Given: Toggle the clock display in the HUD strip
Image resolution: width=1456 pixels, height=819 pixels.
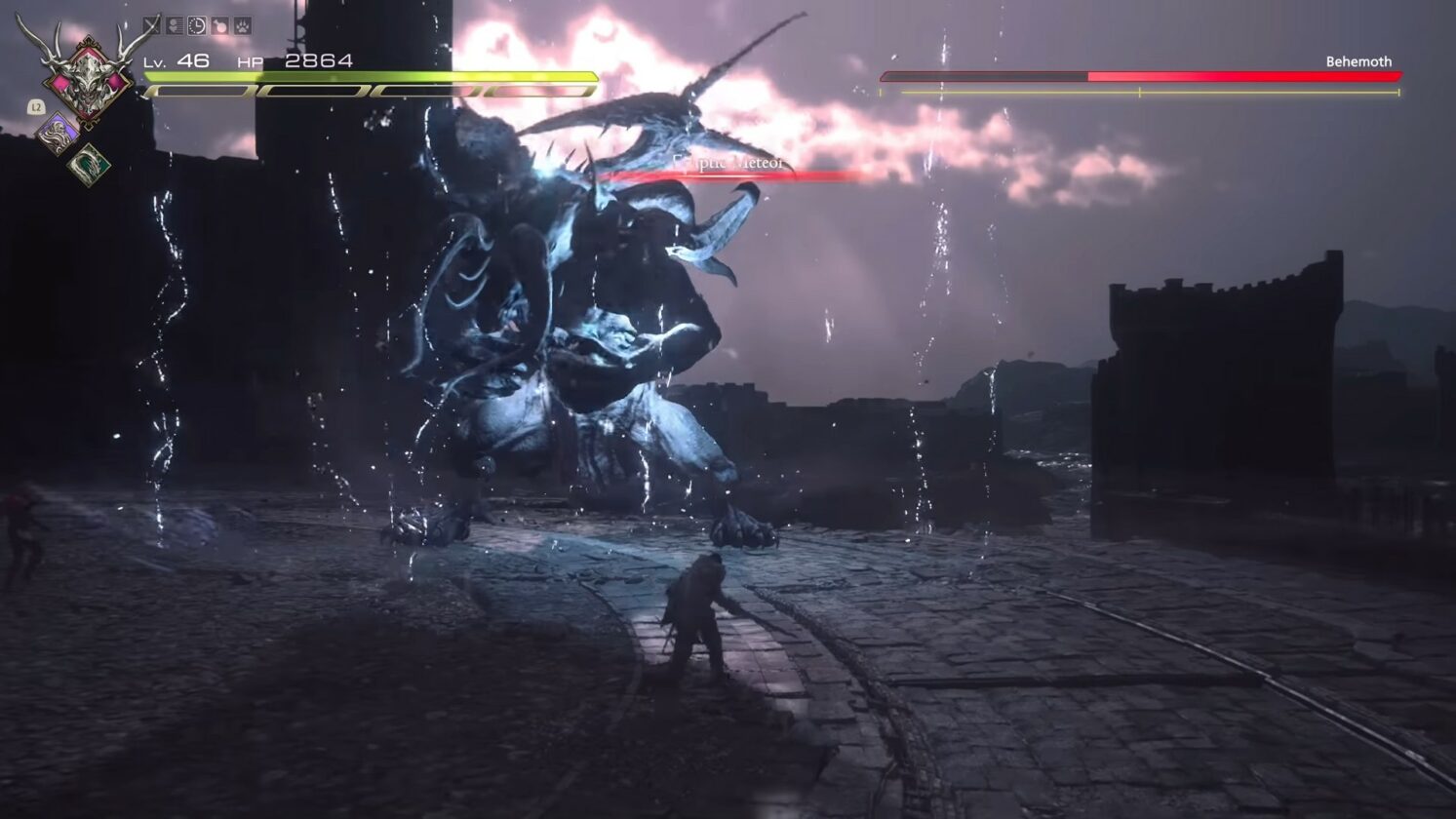Looking at the screenshot, I should tap(197, 24).
